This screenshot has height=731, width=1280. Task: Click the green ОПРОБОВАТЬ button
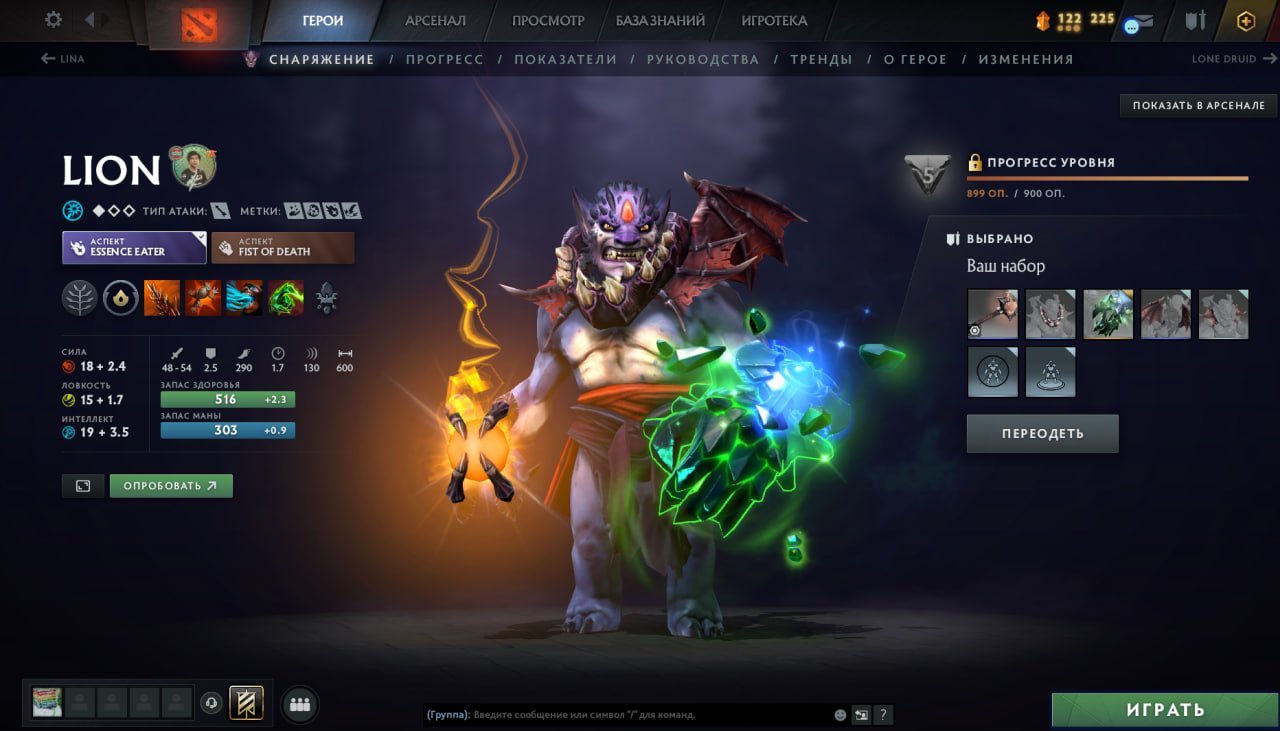click(x=171, y=485)
